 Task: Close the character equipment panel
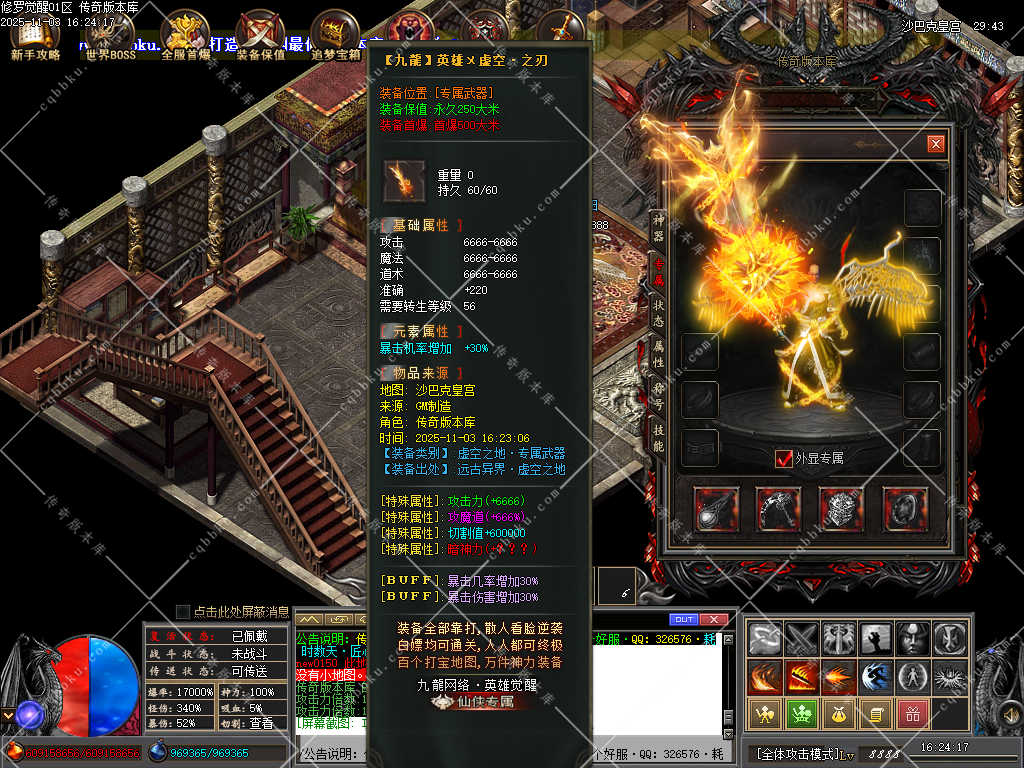[x=935, y=144]
